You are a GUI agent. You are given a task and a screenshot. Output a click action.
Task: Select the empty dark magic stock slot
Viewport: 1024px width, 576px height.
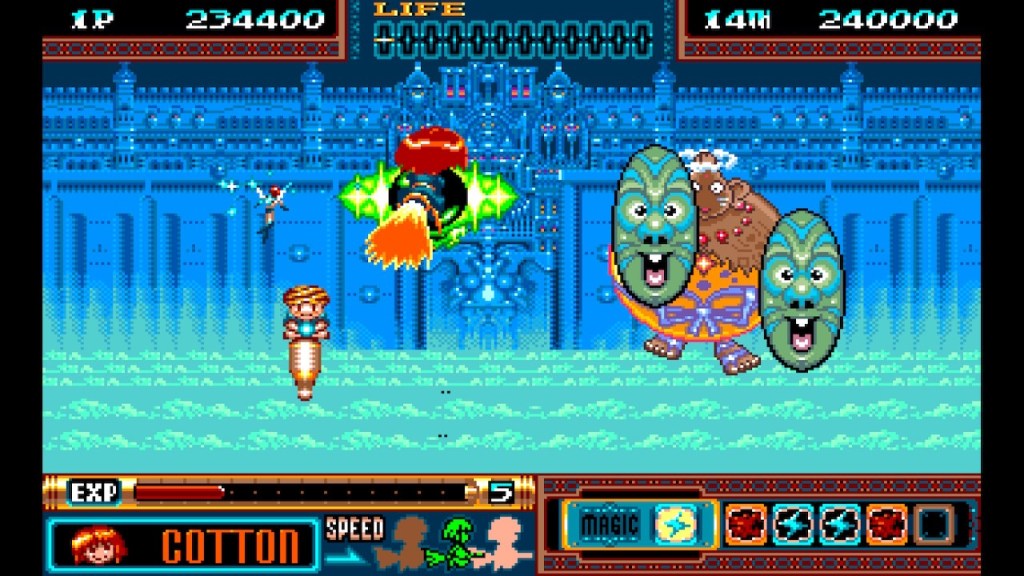(932, 524)
